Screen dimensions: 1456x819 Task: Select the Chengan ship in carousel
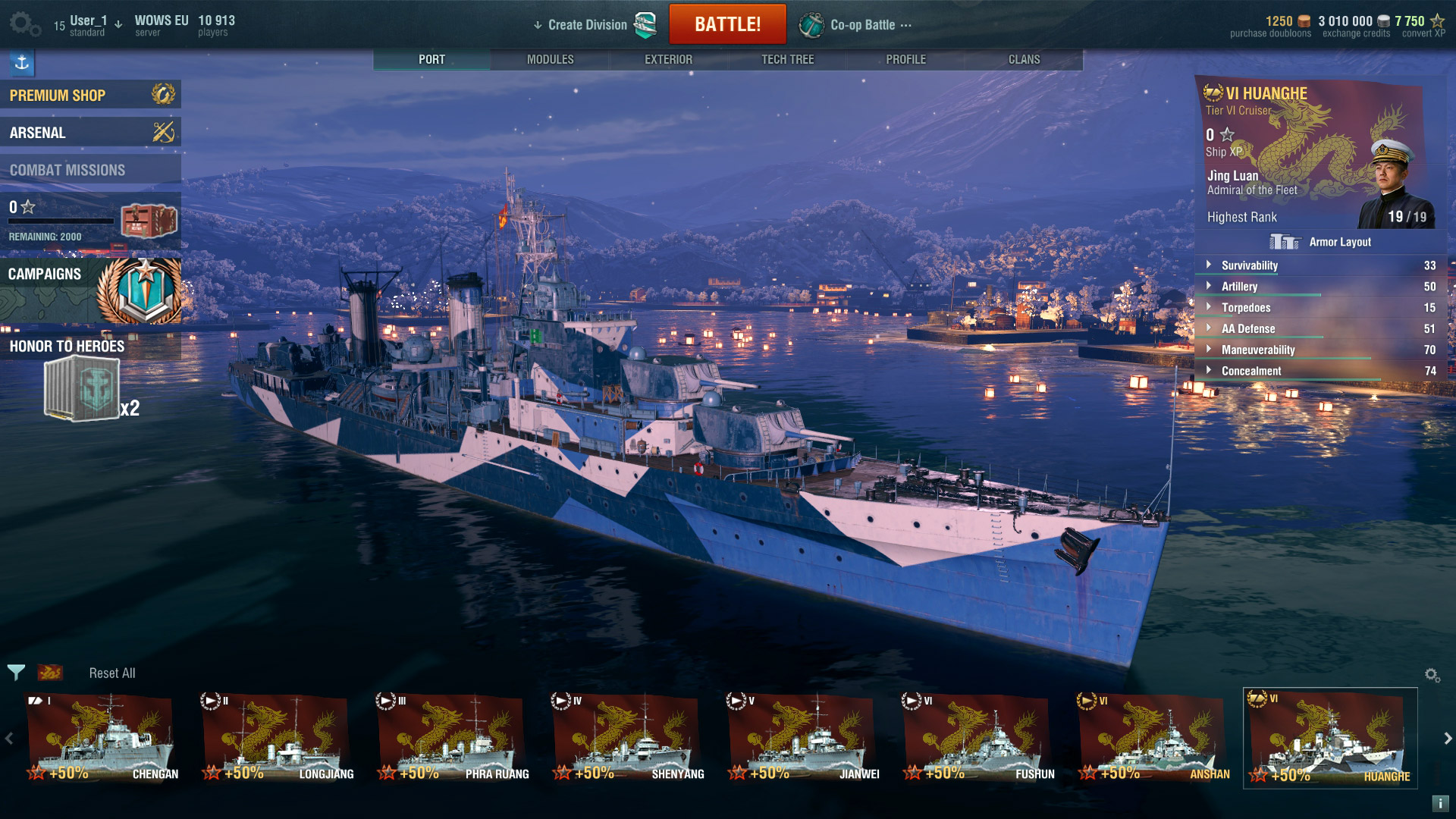click(102, 737)
